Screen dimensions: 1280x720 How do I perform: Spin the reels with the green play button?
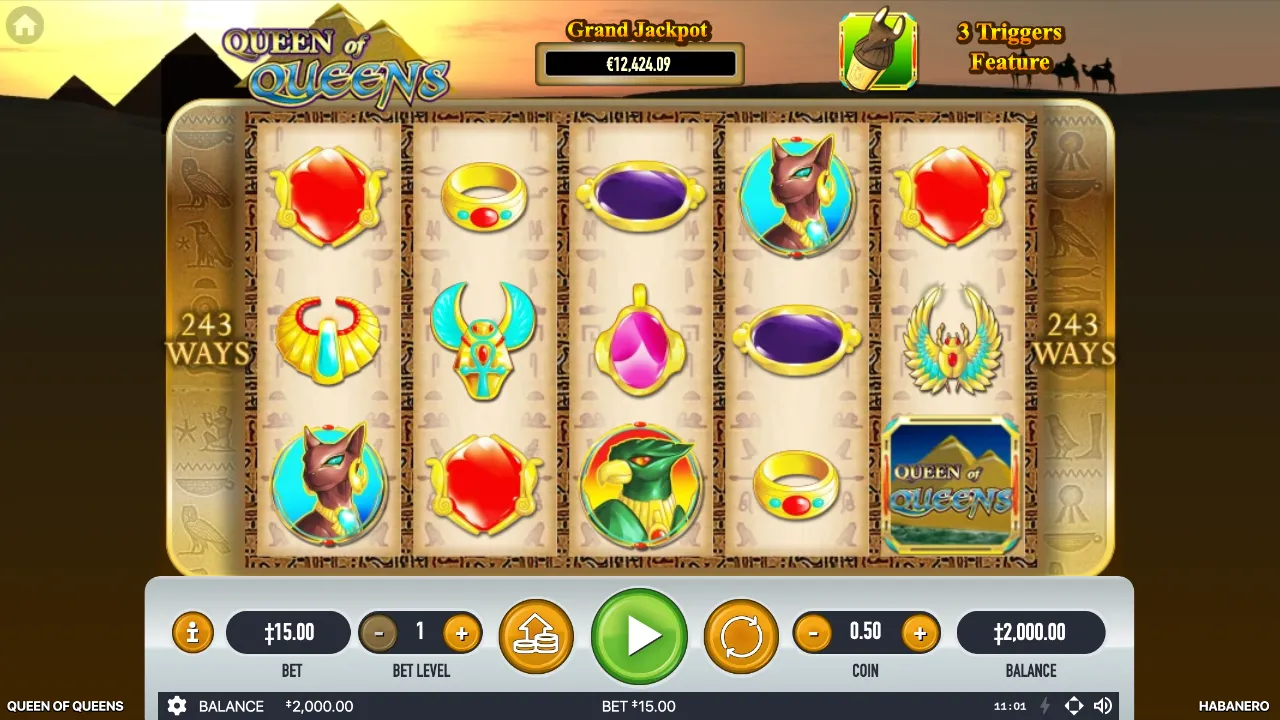click(x=639, y=635)
